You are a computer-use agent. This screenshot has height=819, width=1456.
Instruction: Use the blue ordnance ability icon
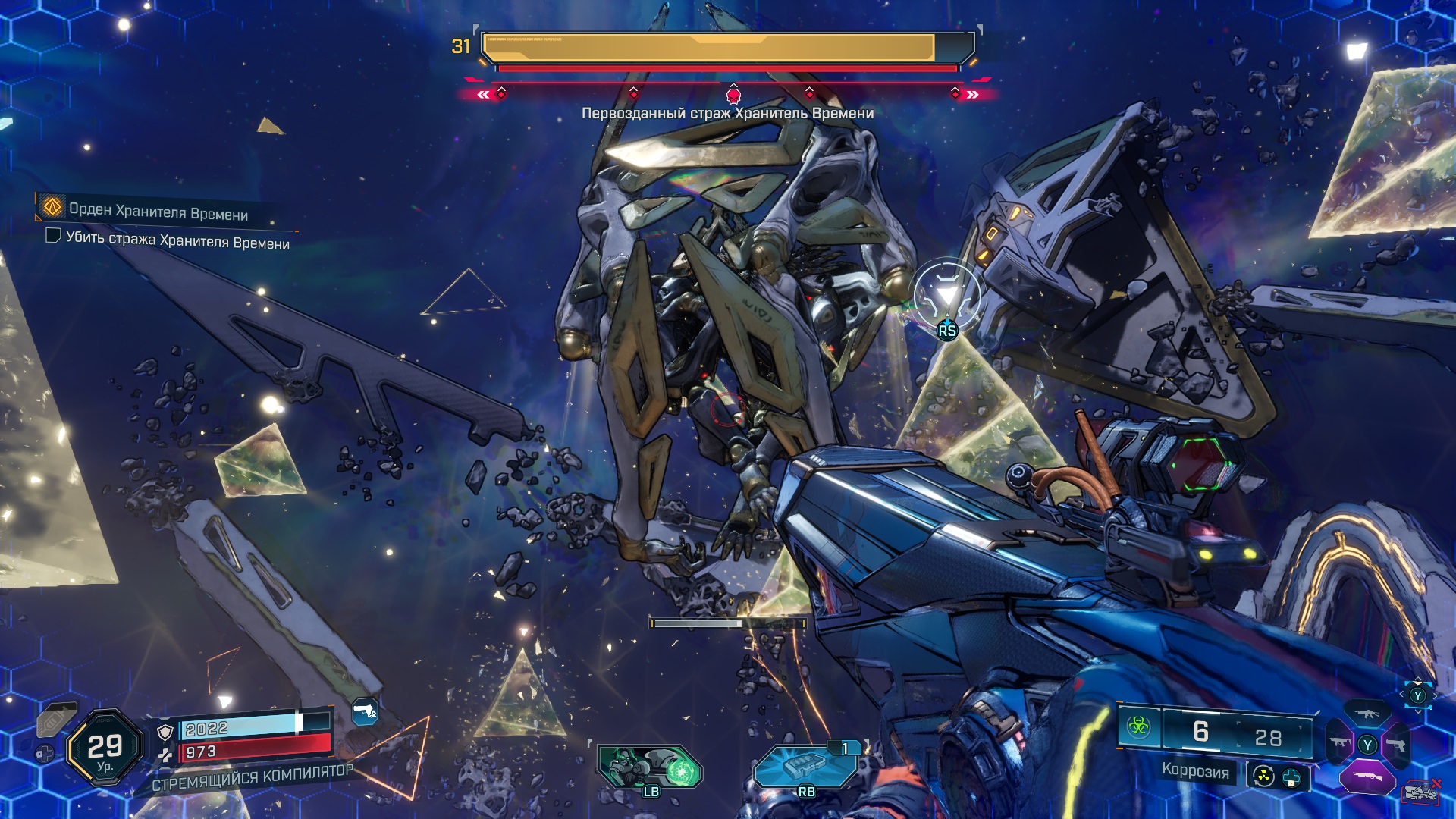(x=805, y=767)
